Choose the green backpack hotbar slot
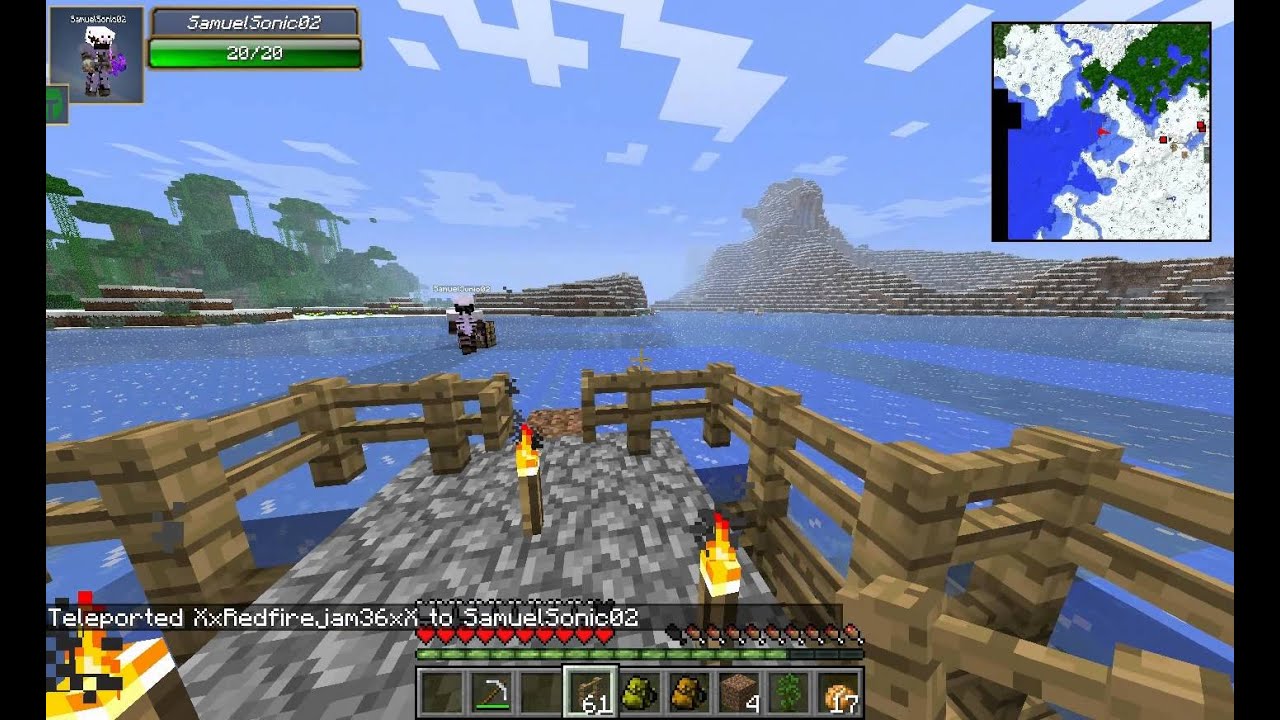 click(x=641, y=692)
